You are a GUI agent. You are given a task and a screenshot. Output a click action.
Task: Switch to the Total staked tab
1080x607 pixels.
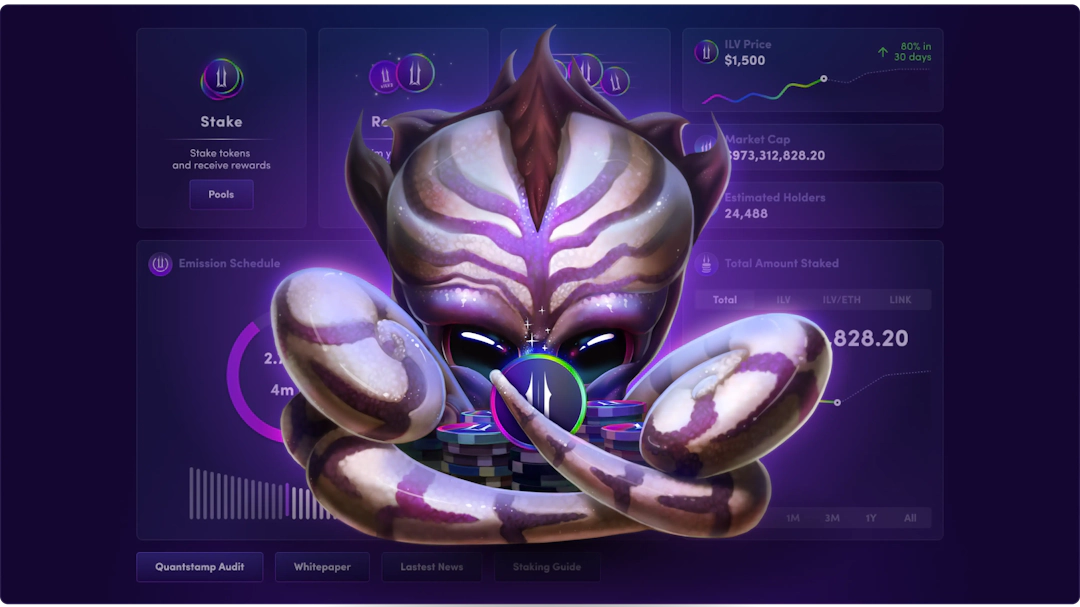point(725,300)
